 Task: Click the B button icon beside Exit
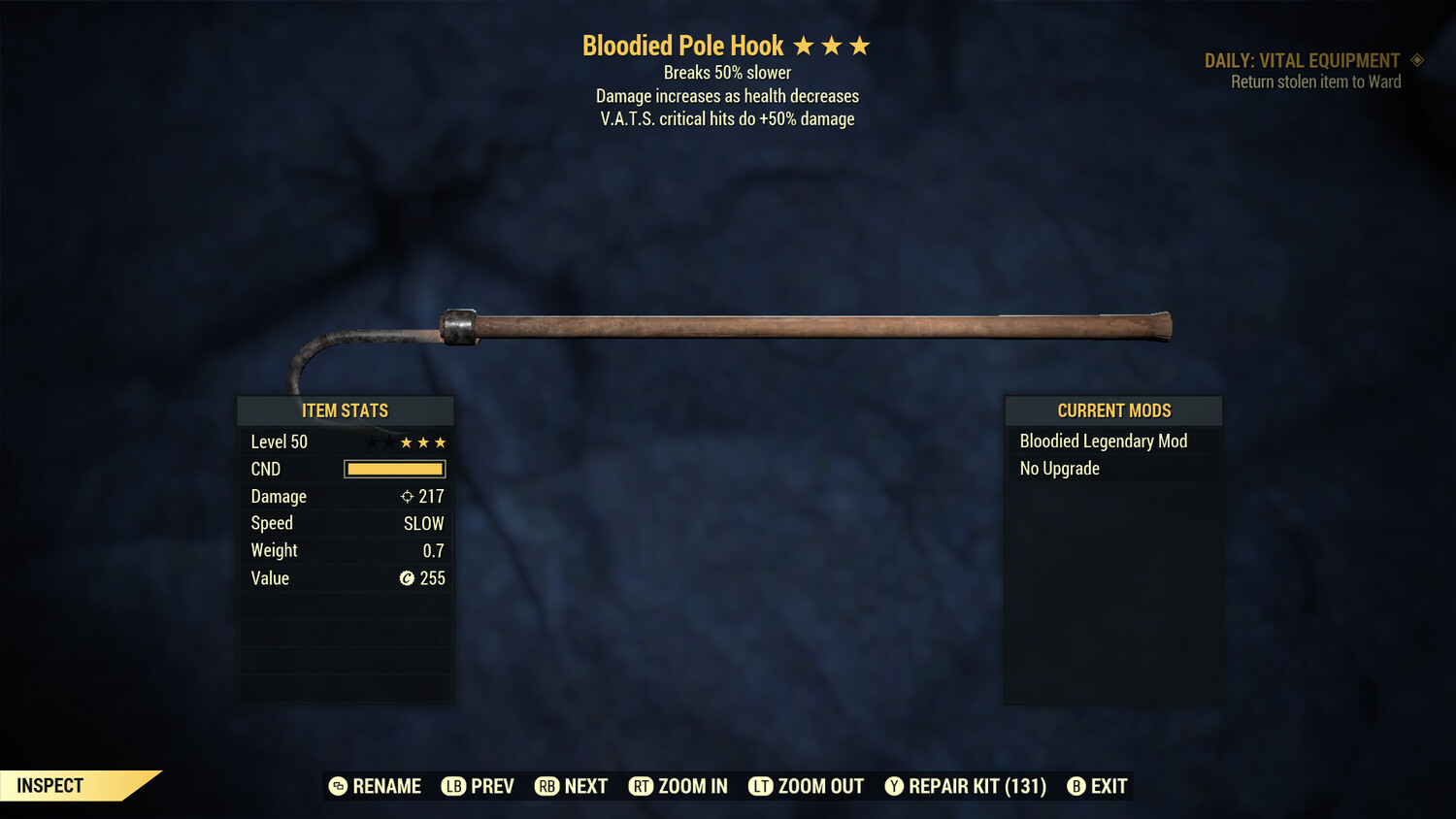pyautogui.click(x=1075, y=786)
